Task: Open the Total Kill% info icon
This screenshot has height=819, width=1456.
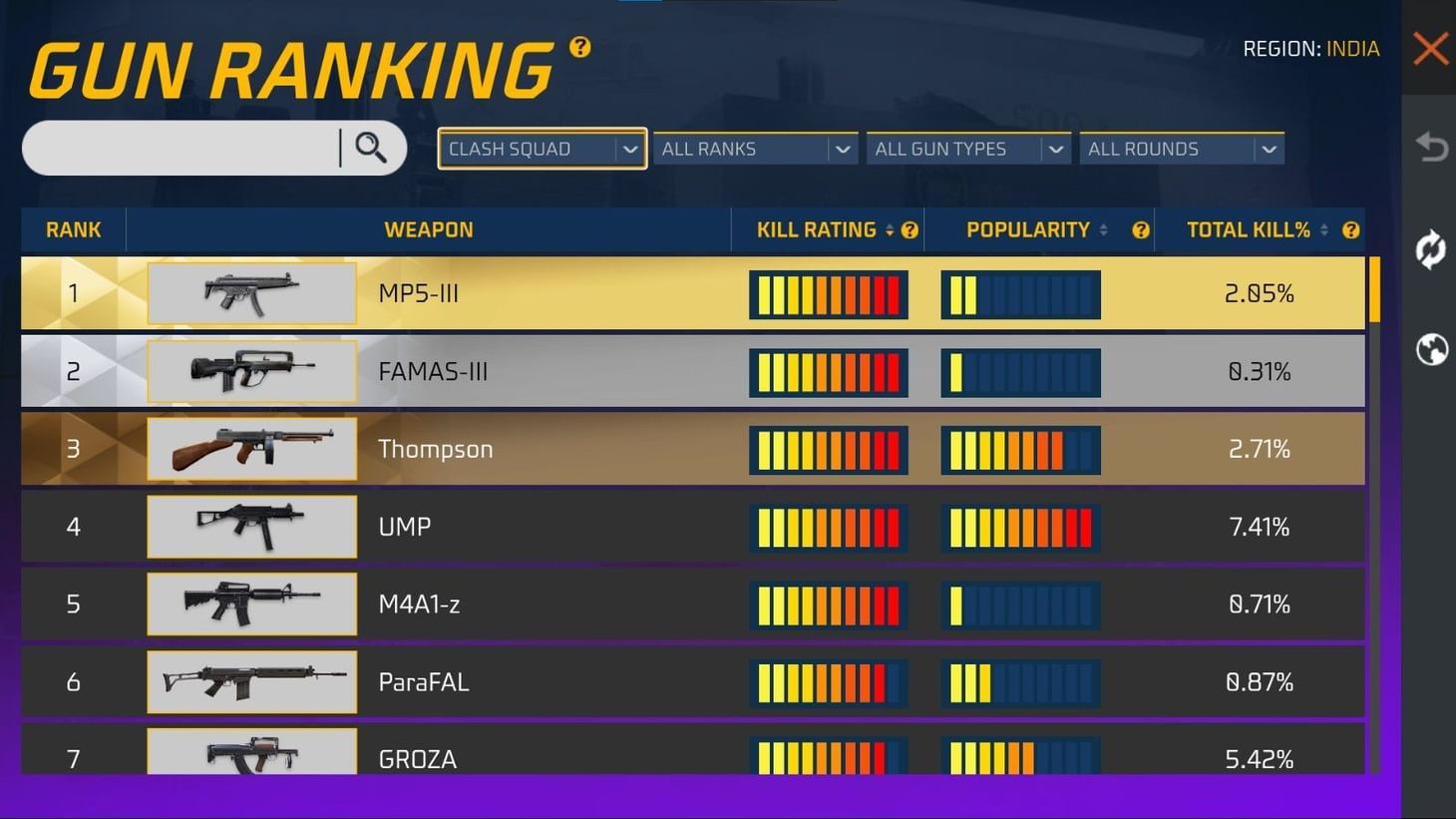Action: 1350,229
